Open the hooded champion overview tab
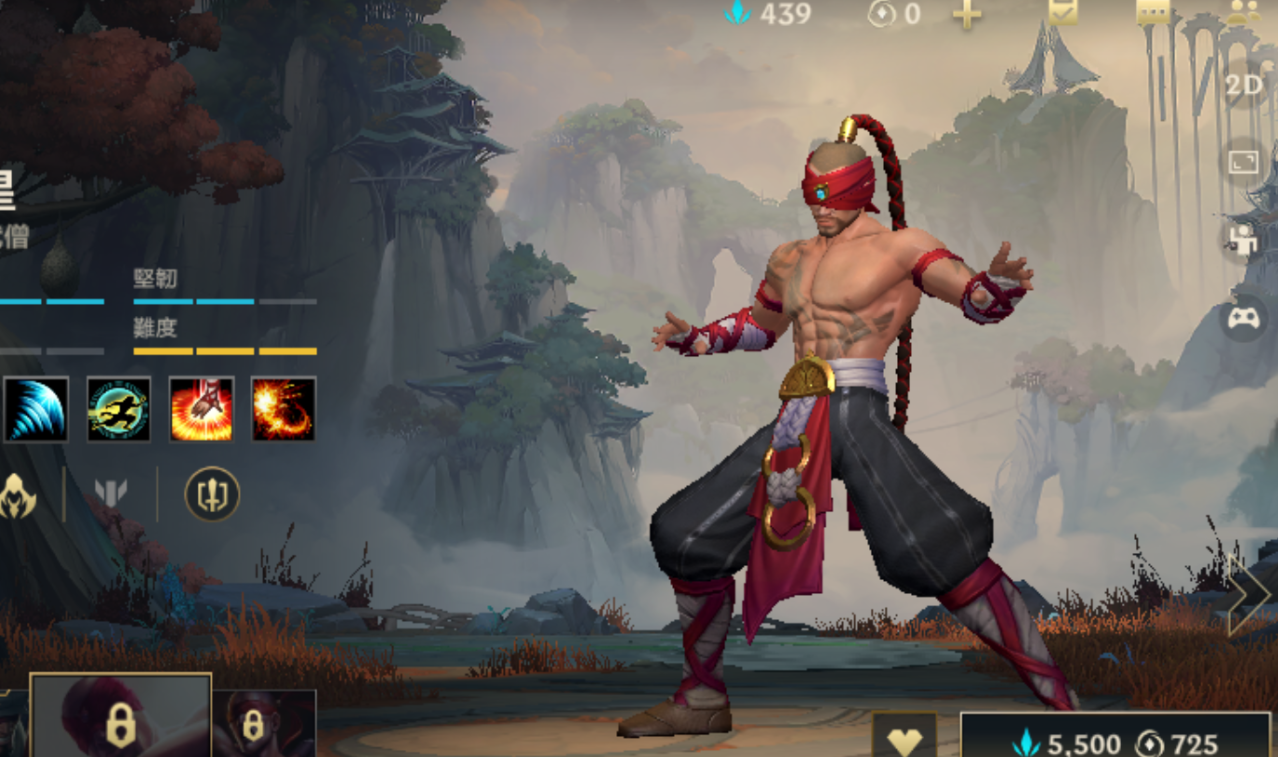 pos(17,494)
